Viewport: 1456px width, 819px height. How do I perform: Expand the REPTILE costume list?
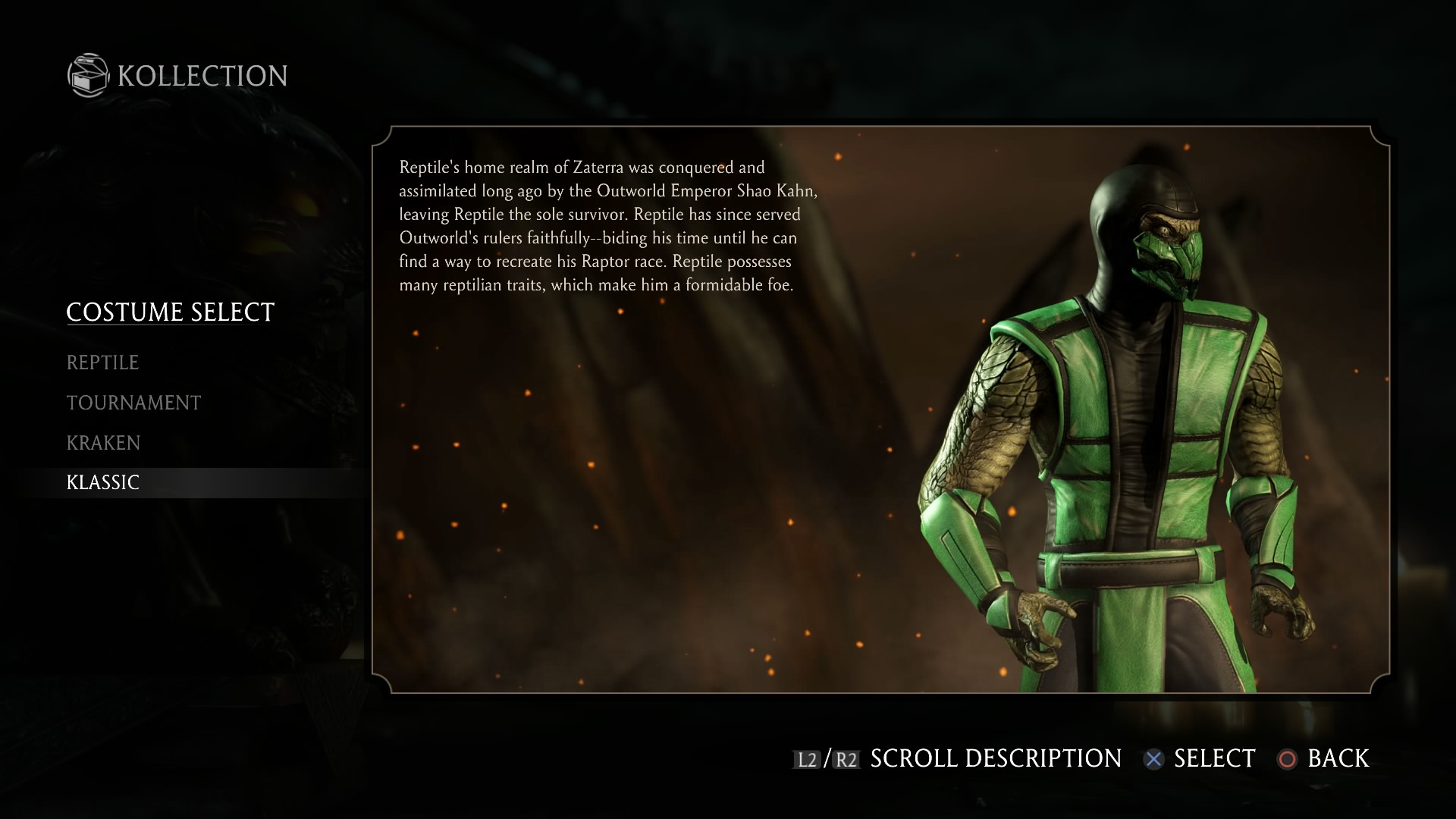pyautogui.click(x=103, y=362)
